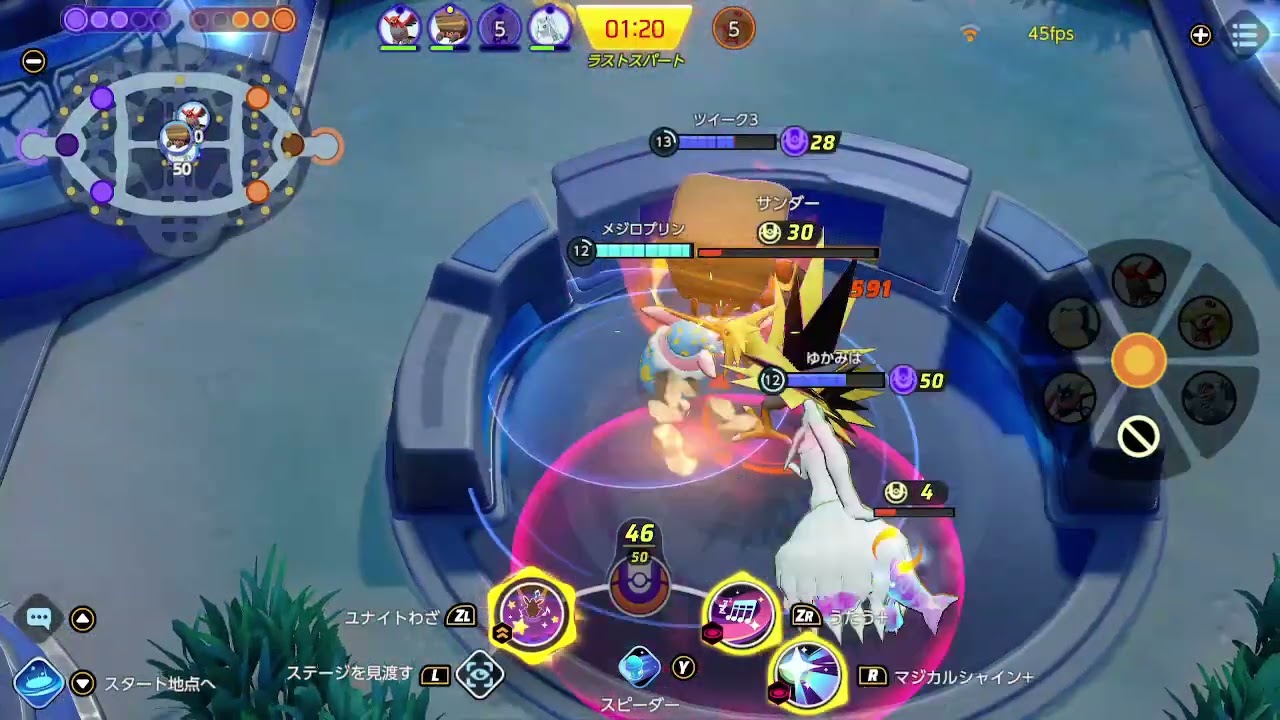1280x720 pixels.
Task: Open the hamburger menu
Action: point(1245,35)
